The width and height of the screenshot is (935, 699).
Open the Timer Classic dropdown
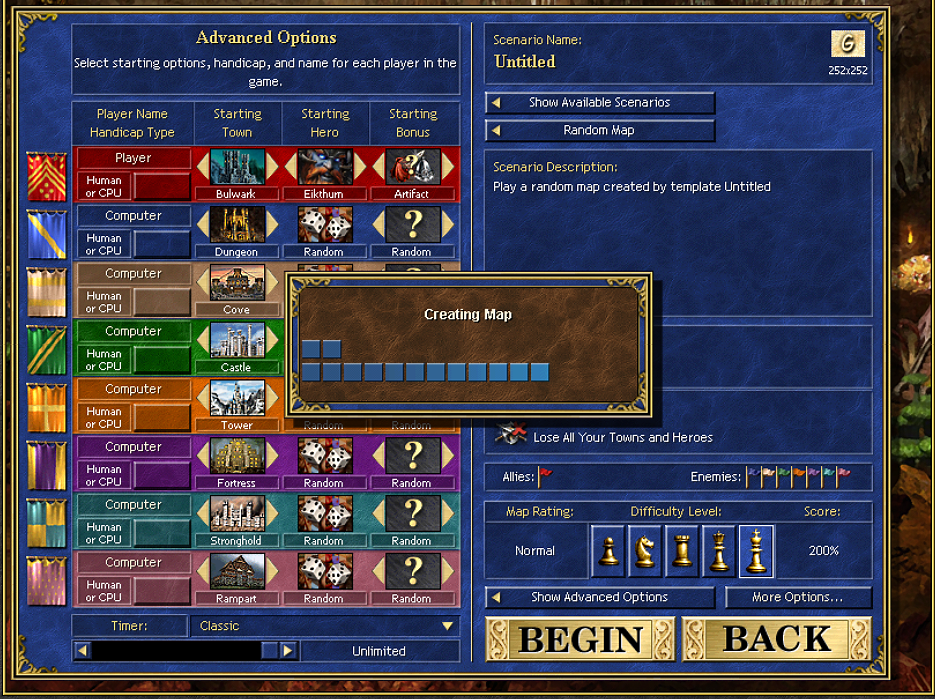pos(448,626)
